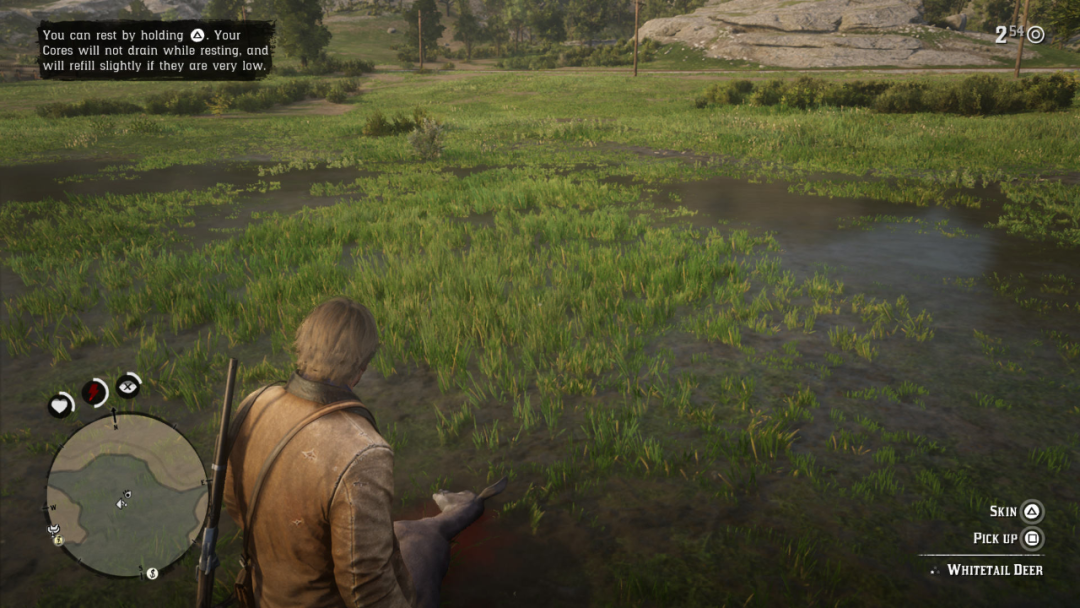Select the red lightning stamina core icon

95,392
